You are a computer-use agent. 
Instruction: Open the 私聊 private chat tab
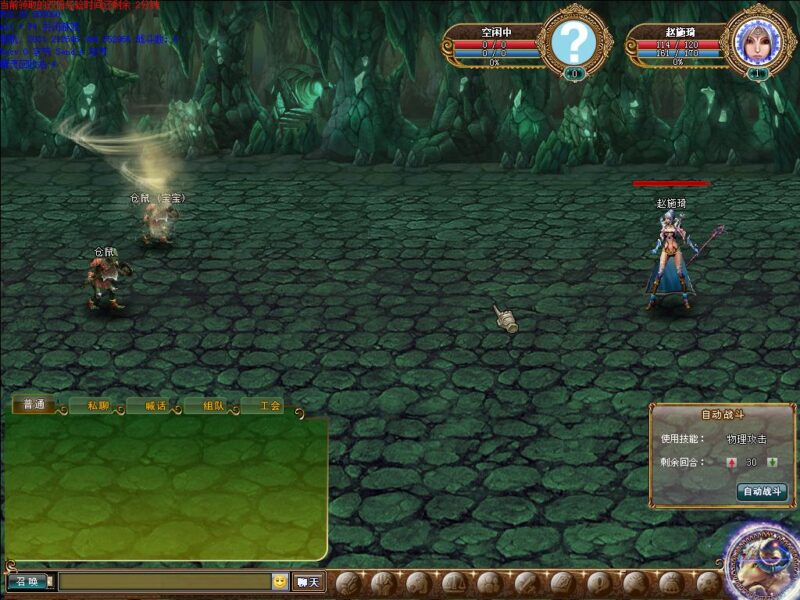(97, 406)
